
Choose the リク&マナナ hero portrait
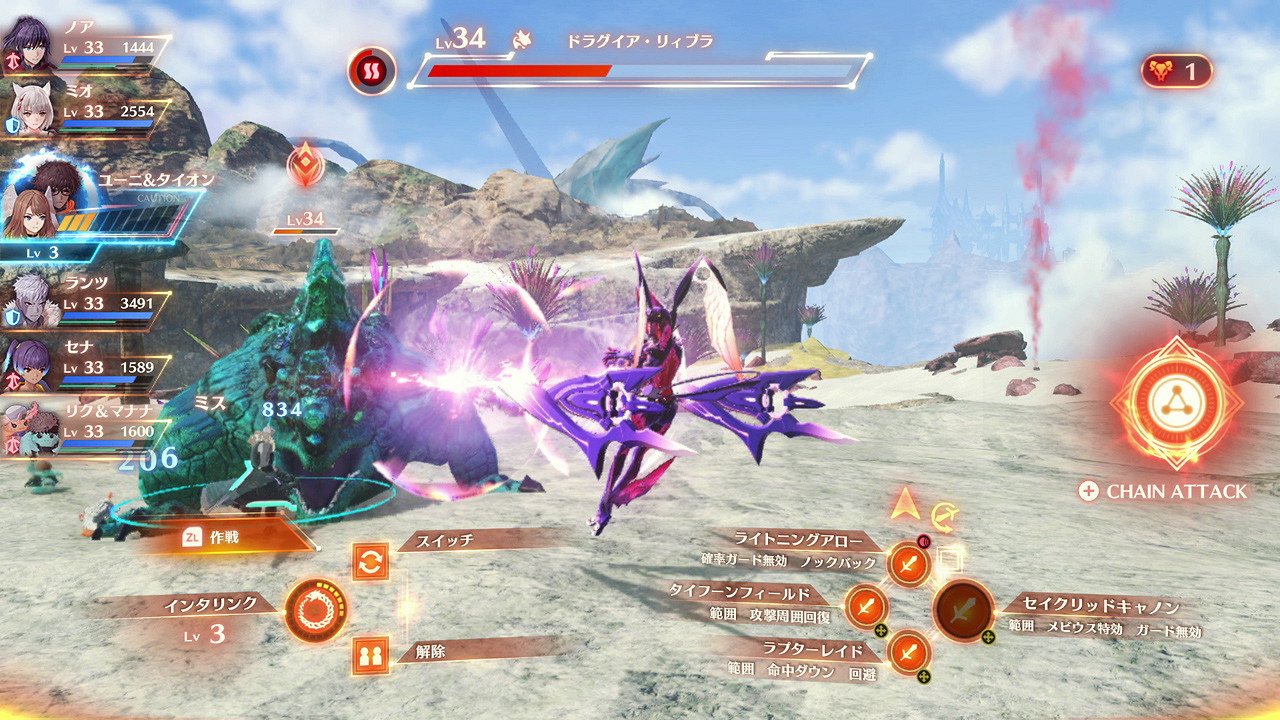30,431
